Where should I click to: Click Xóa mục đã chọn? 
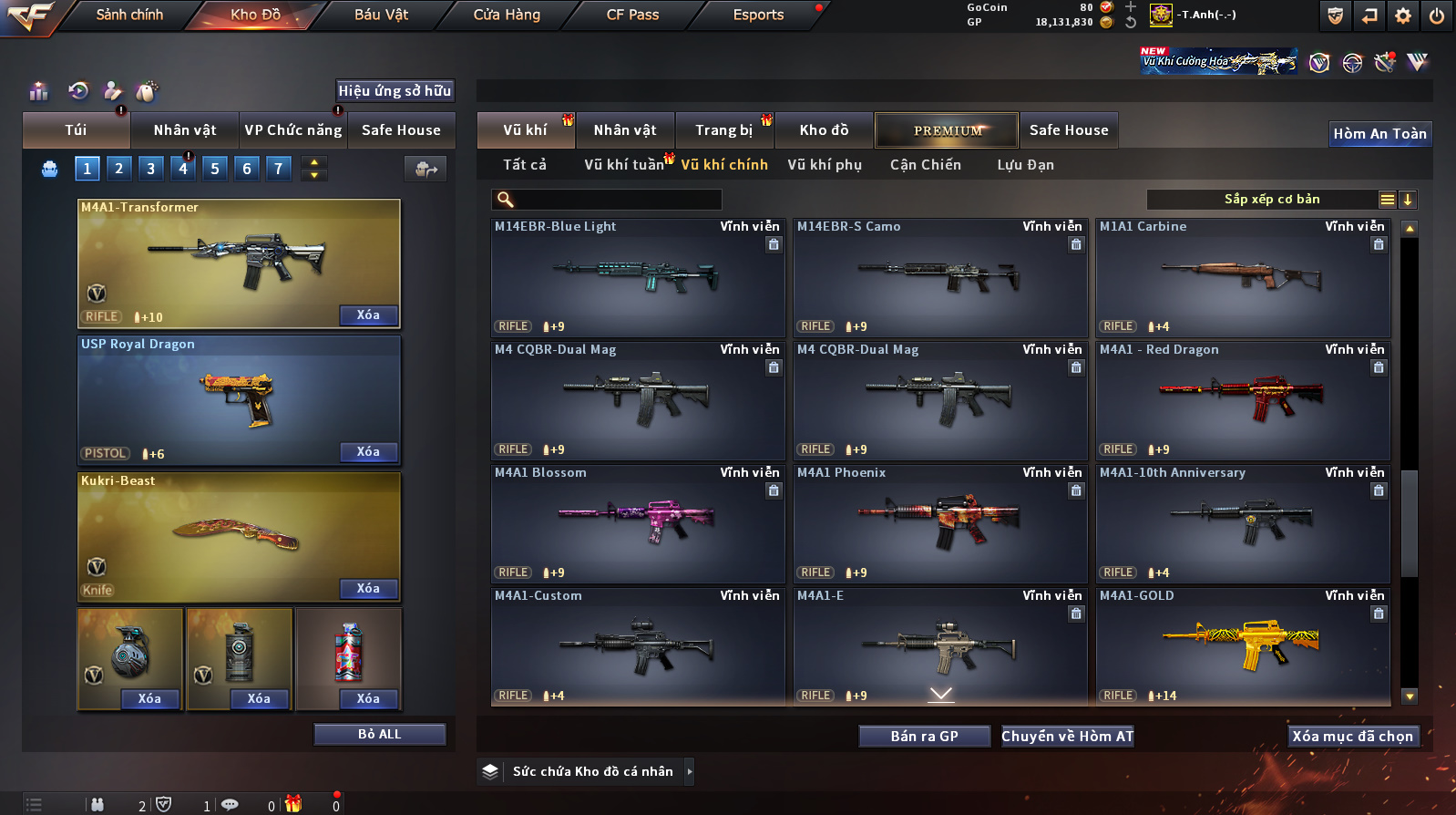[x=1352, y=737]
